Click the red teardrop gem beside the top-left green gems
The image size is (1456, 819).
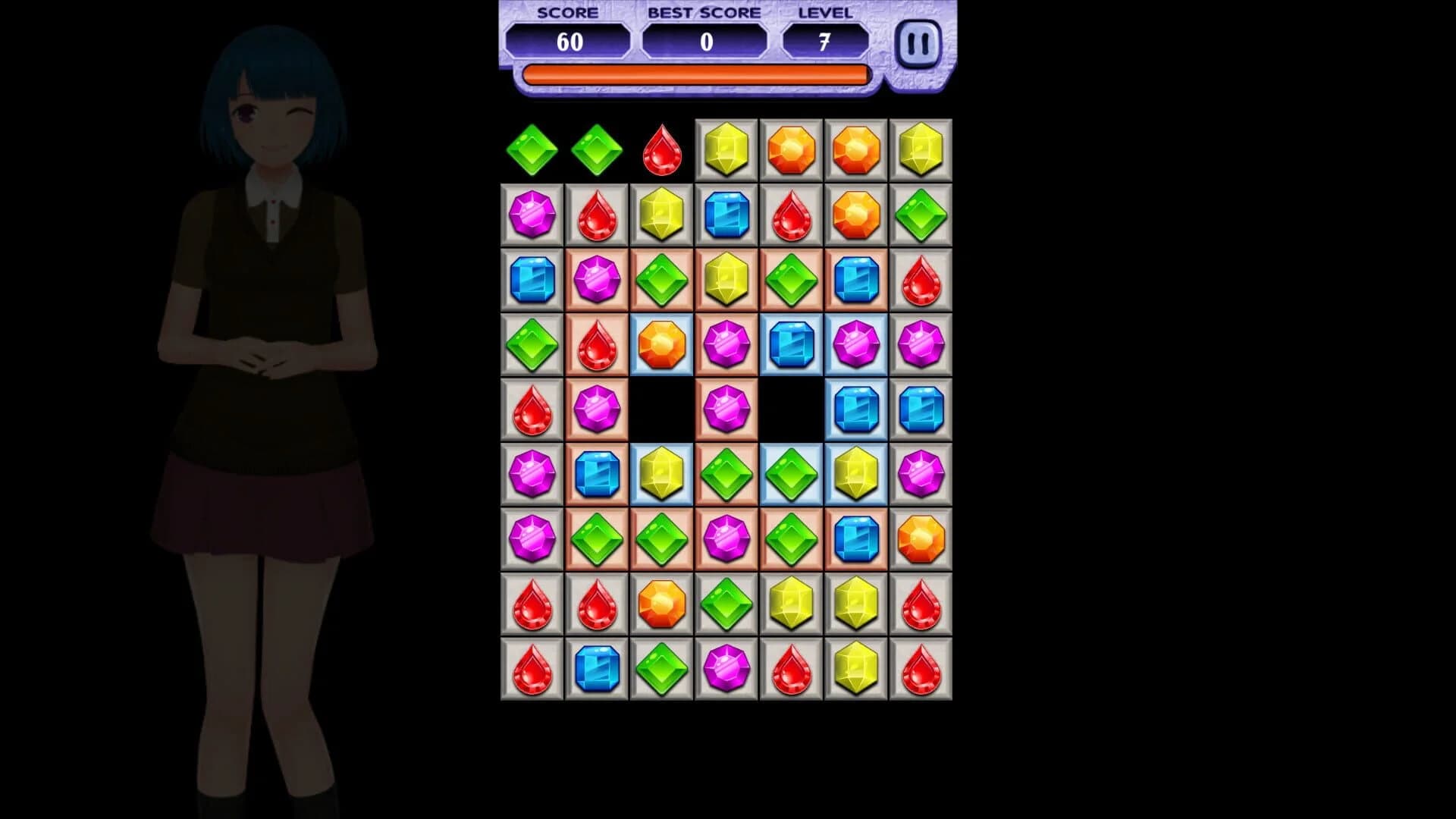[661, 149]
